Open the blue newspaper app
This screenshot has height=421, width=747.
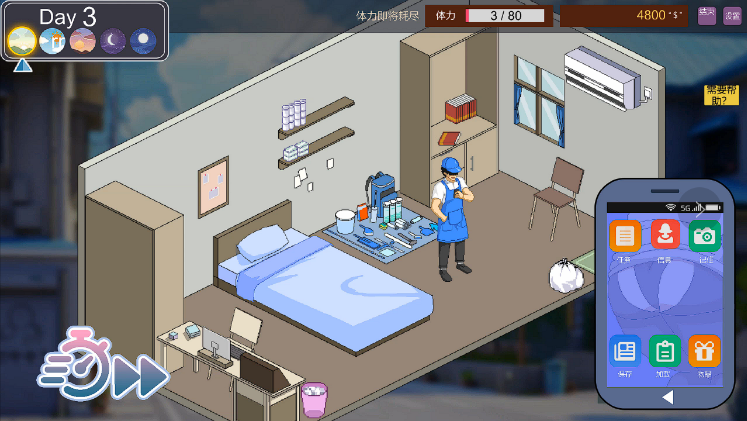click(x=625, y=351)
